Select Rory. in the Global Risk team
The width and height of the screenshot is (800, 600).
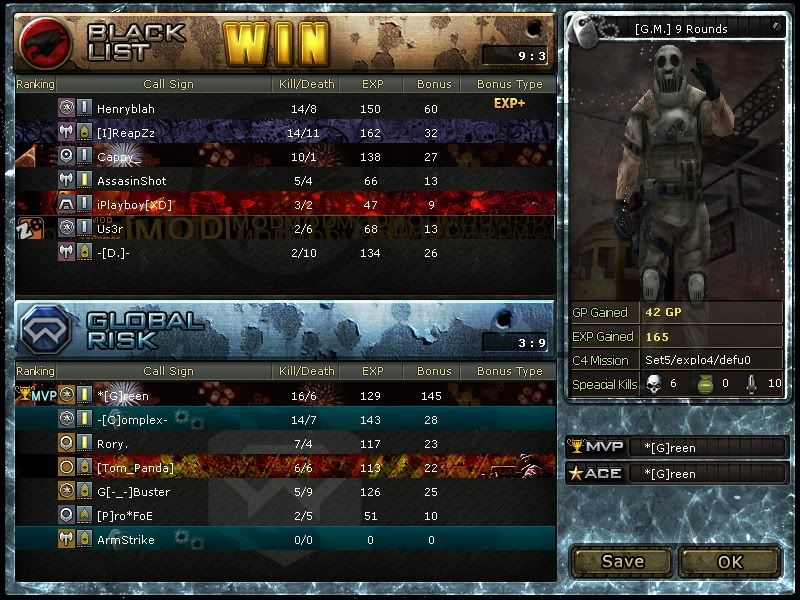(285, 444)
